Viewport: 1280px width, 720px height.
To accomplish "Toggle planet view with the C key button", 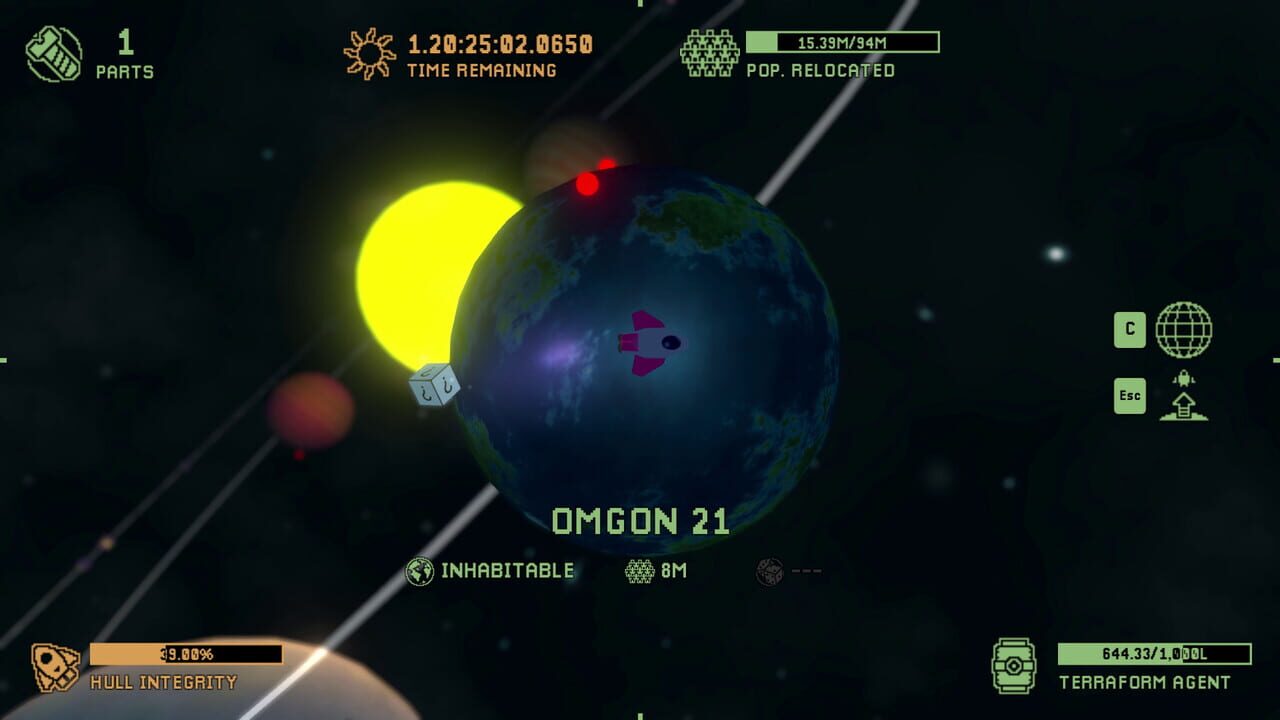I will click(x=1129, y=329).
